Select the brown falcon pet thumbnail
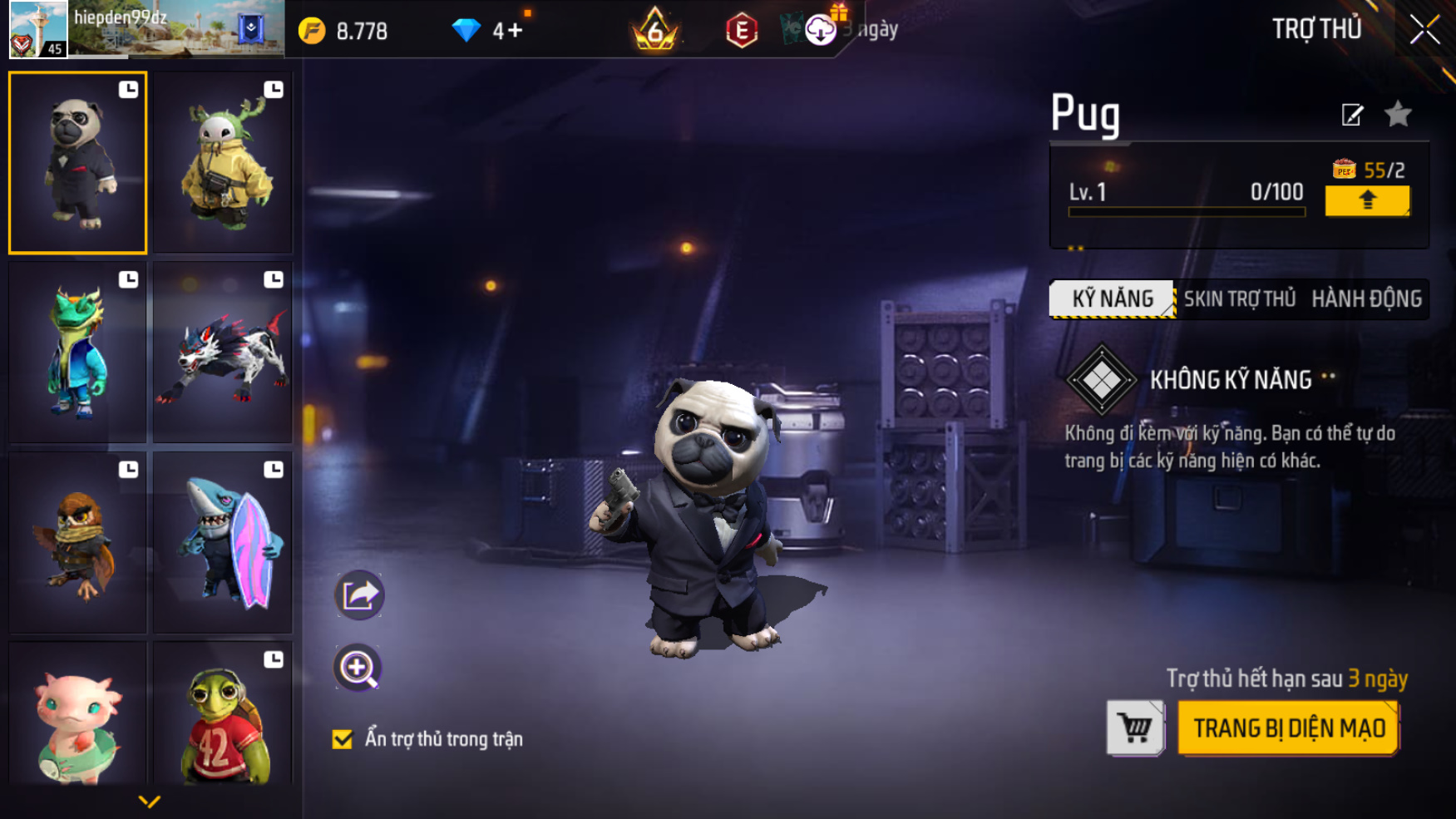The width and height of the screenshot is (1456, 819). [x=77, y=542]
